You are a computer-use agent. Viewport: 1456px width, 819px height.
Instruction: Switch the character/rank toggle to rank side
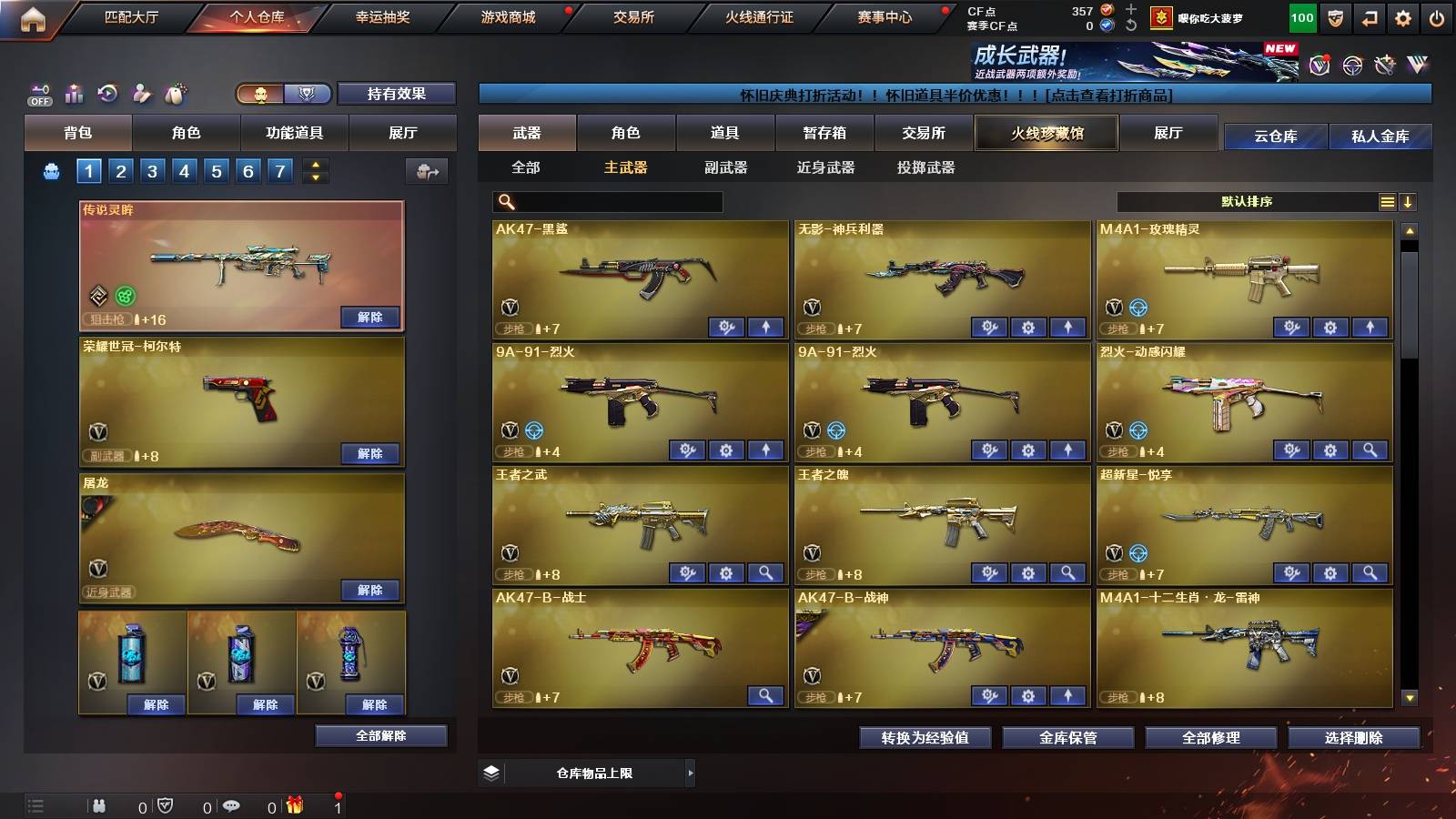pyautogui.click(x=308, y=94)
